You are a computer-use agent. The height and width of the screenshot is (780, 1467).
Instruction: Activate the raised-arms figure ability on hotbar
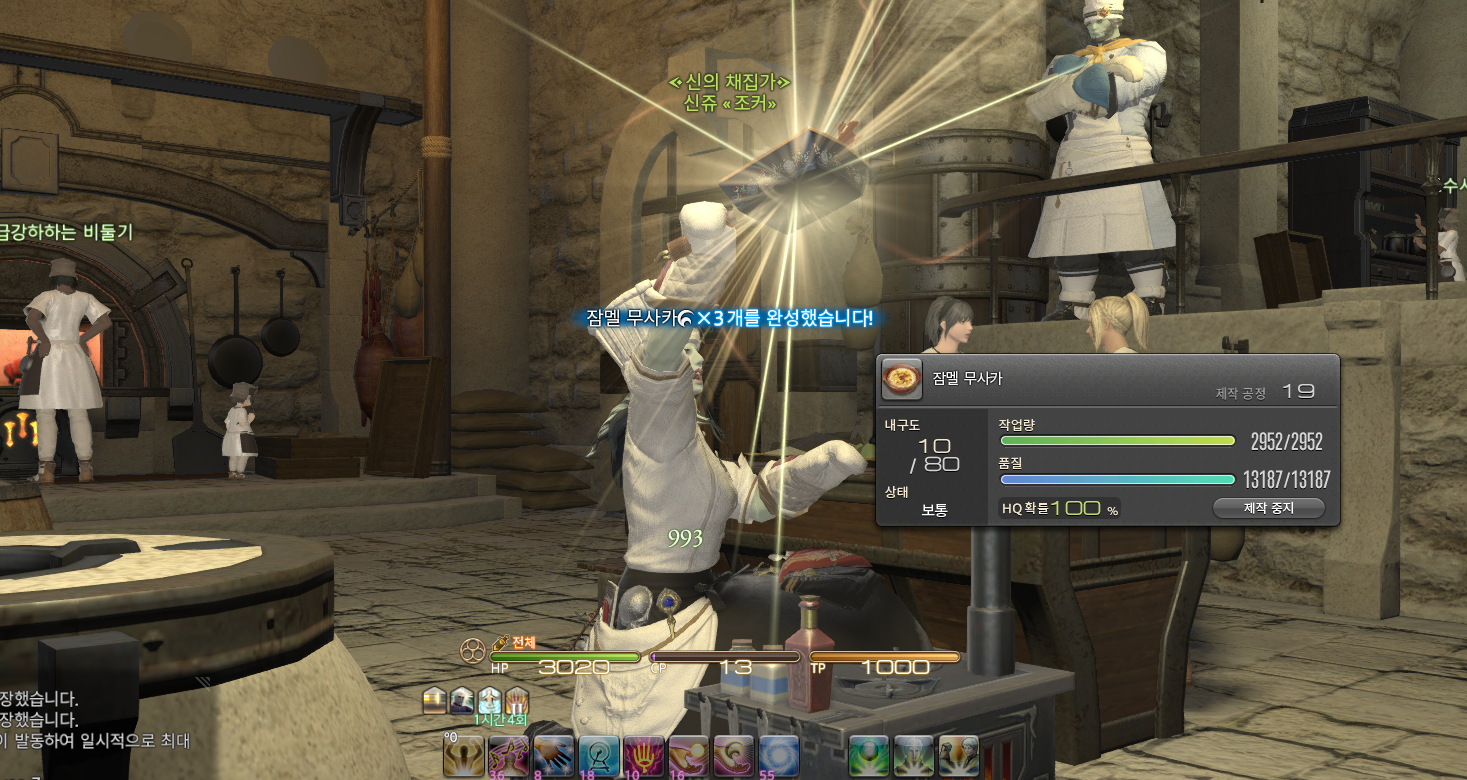pos(463,755)
